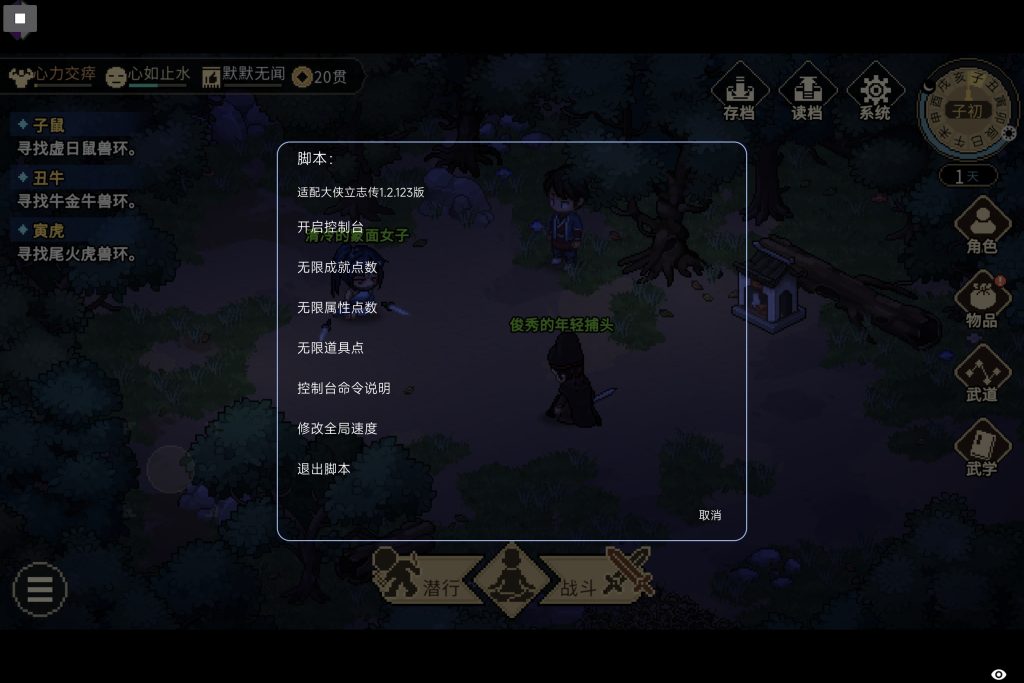
Task: Open the 读档 load menu
Action: [807, 92]
